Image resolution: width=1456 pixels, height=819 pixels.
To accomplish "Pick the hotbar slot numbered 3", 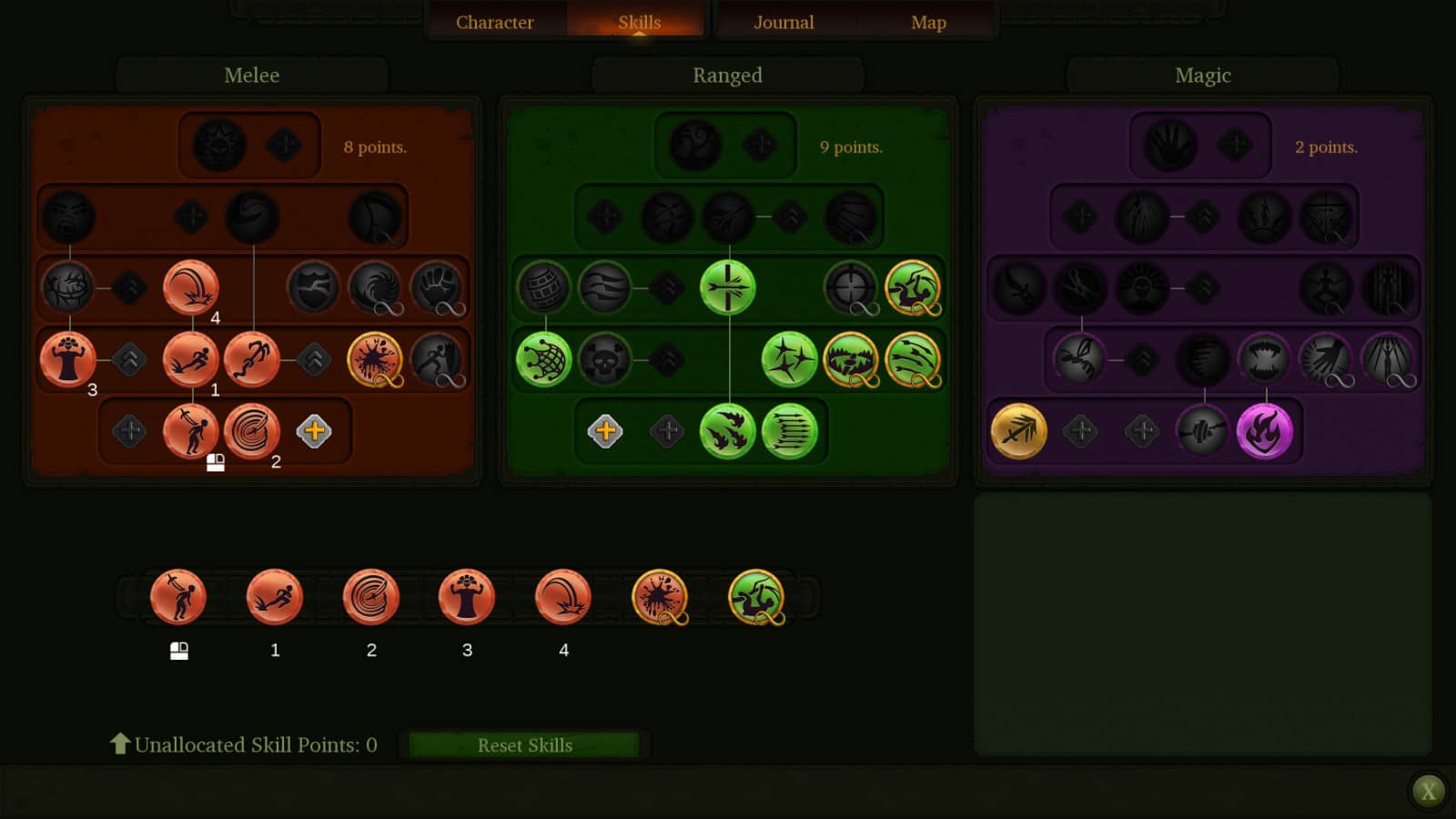I will [x=467, y=598].
